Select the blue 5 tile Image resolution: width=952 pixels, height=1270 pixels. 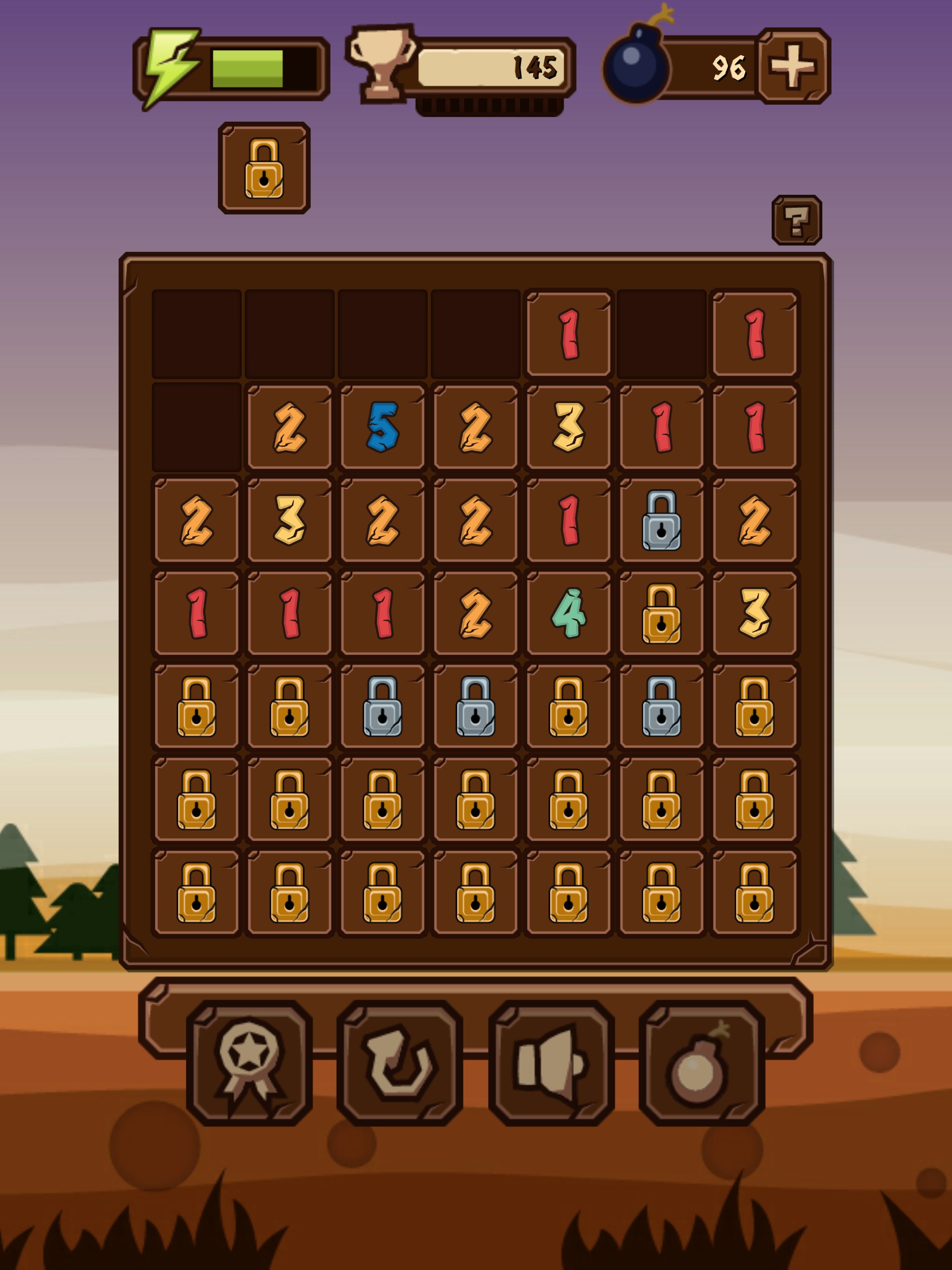click(383, 427)
